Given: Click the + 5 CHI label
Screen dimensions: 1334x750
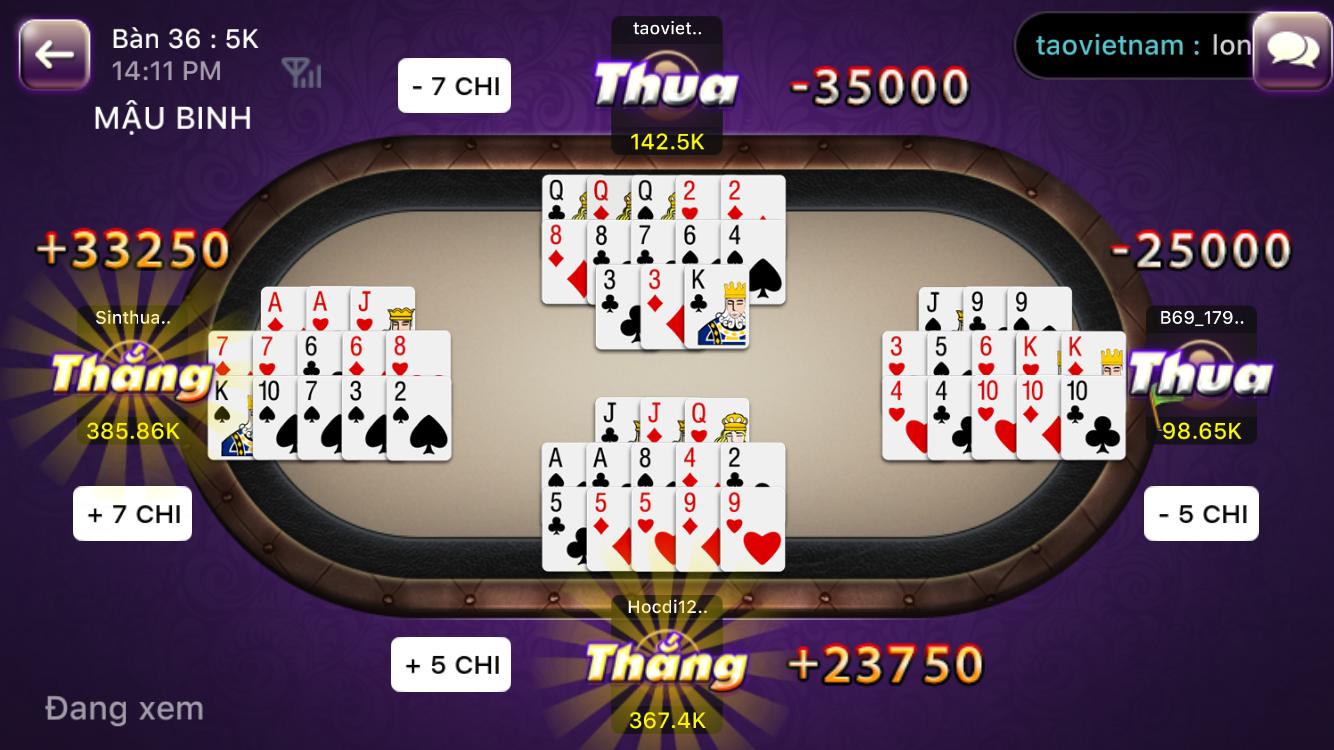Looking at the screenshot, I should 450,663.
